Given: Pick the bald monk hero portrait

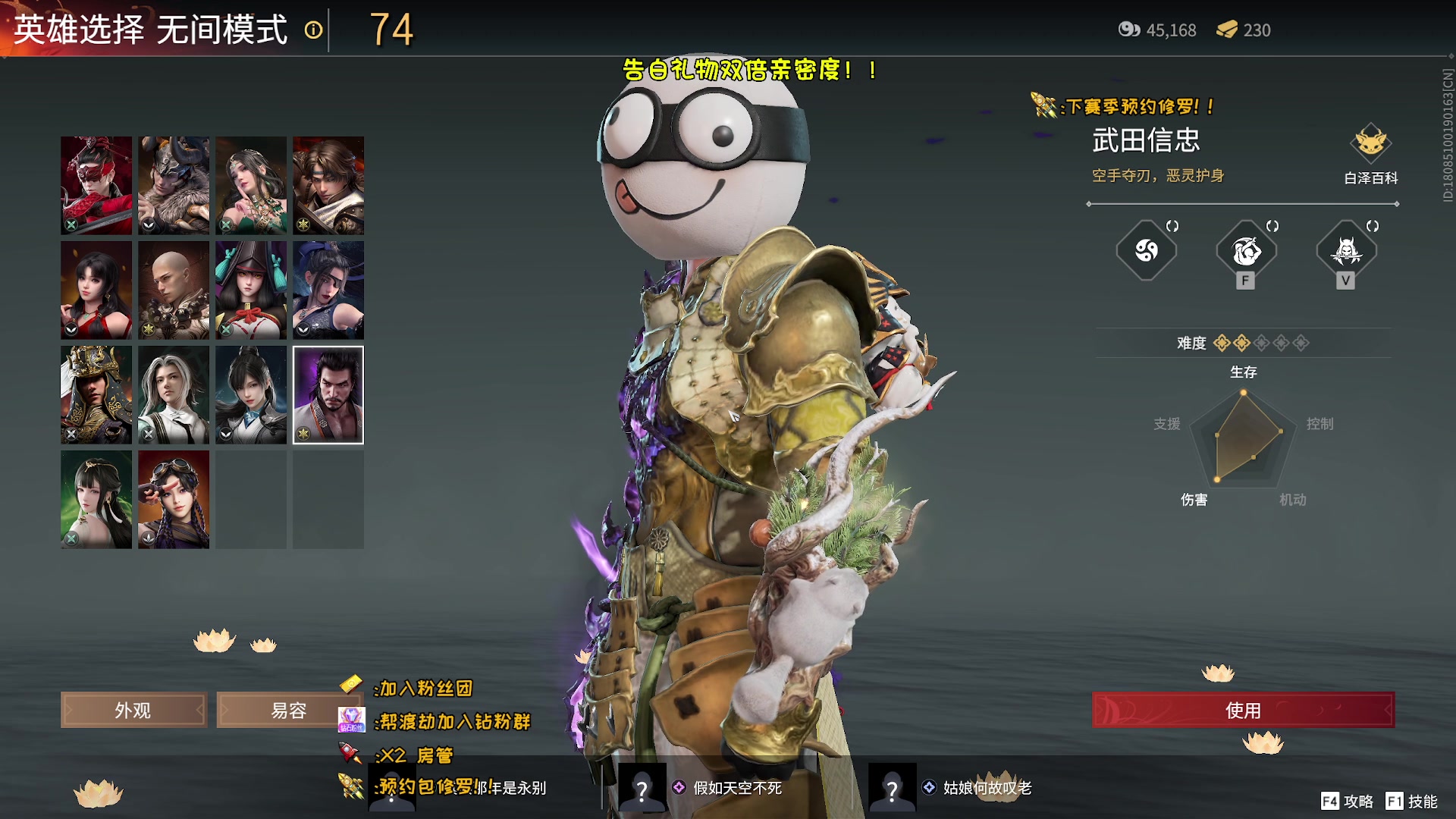Looking at the screenshot, I should click(x=174, y=290).
